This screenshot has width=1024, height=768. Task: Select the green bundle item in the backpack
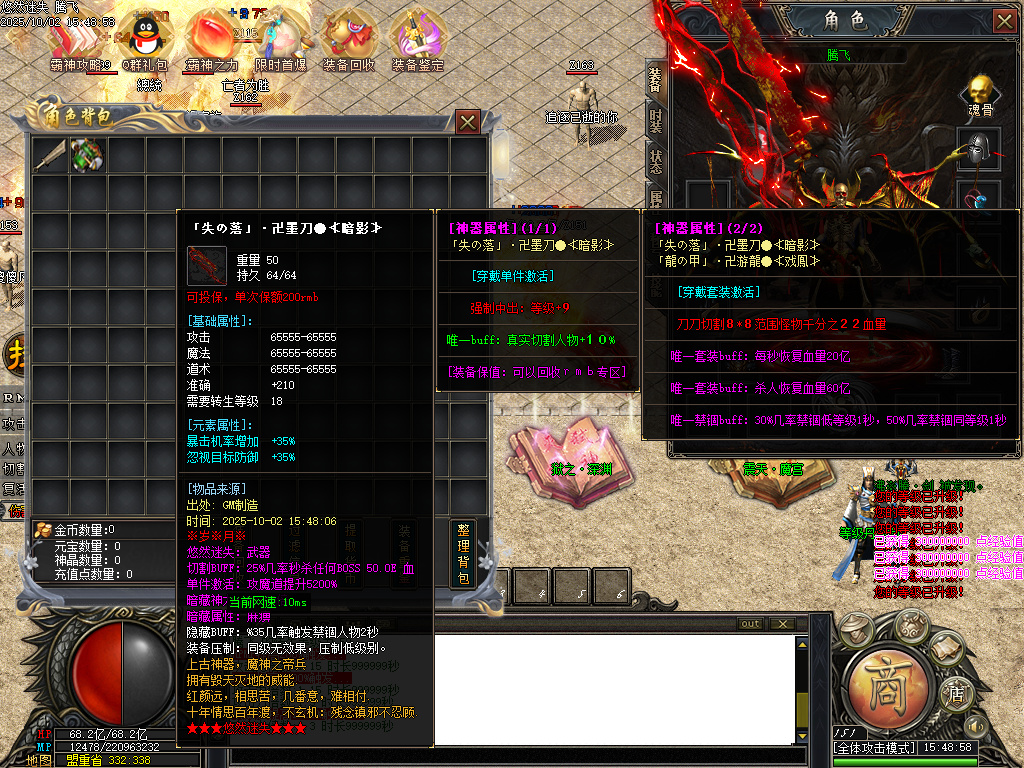[x=87, y=155]
